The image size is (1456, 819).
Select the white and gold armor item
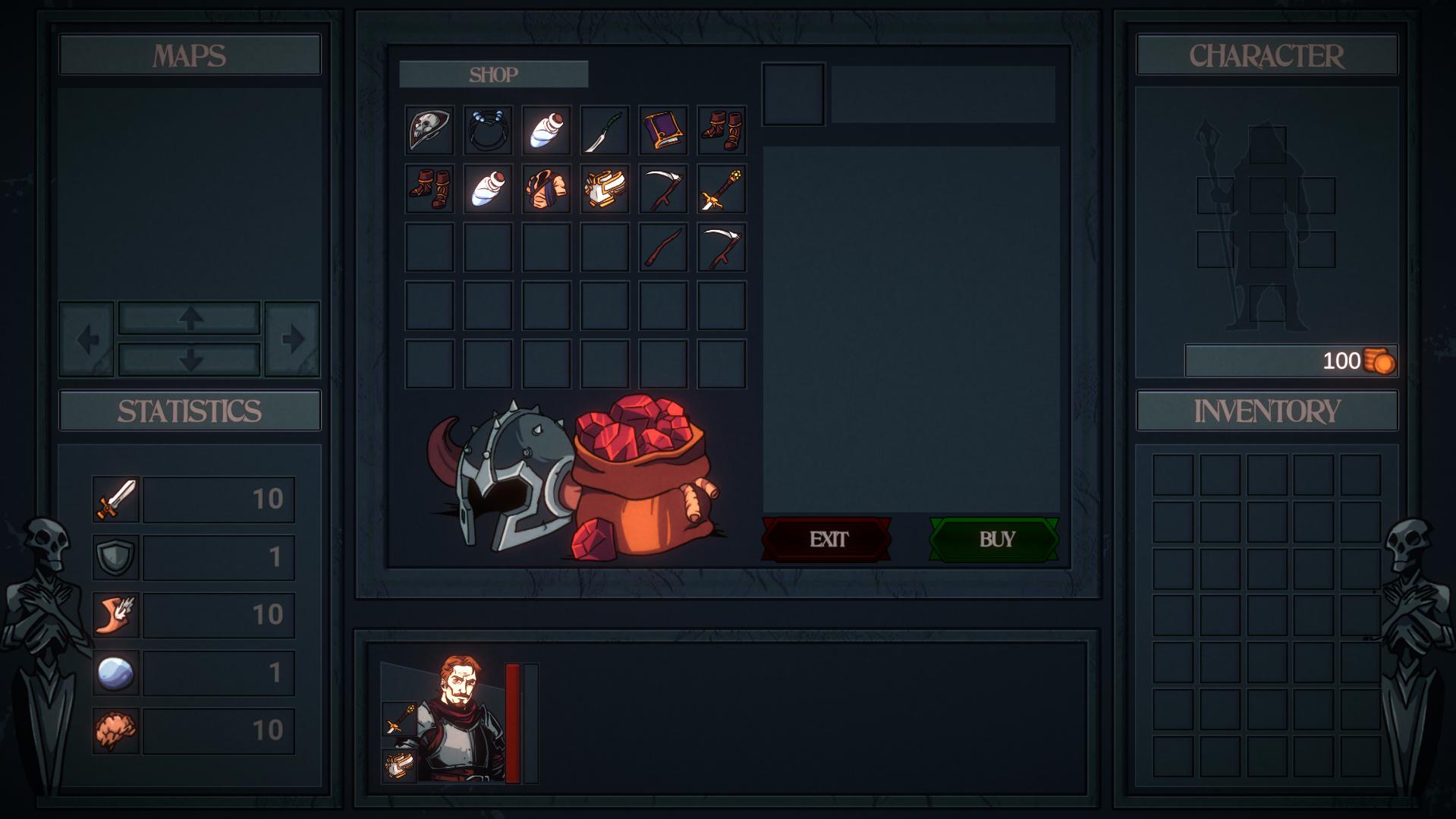tap(605, 189)
